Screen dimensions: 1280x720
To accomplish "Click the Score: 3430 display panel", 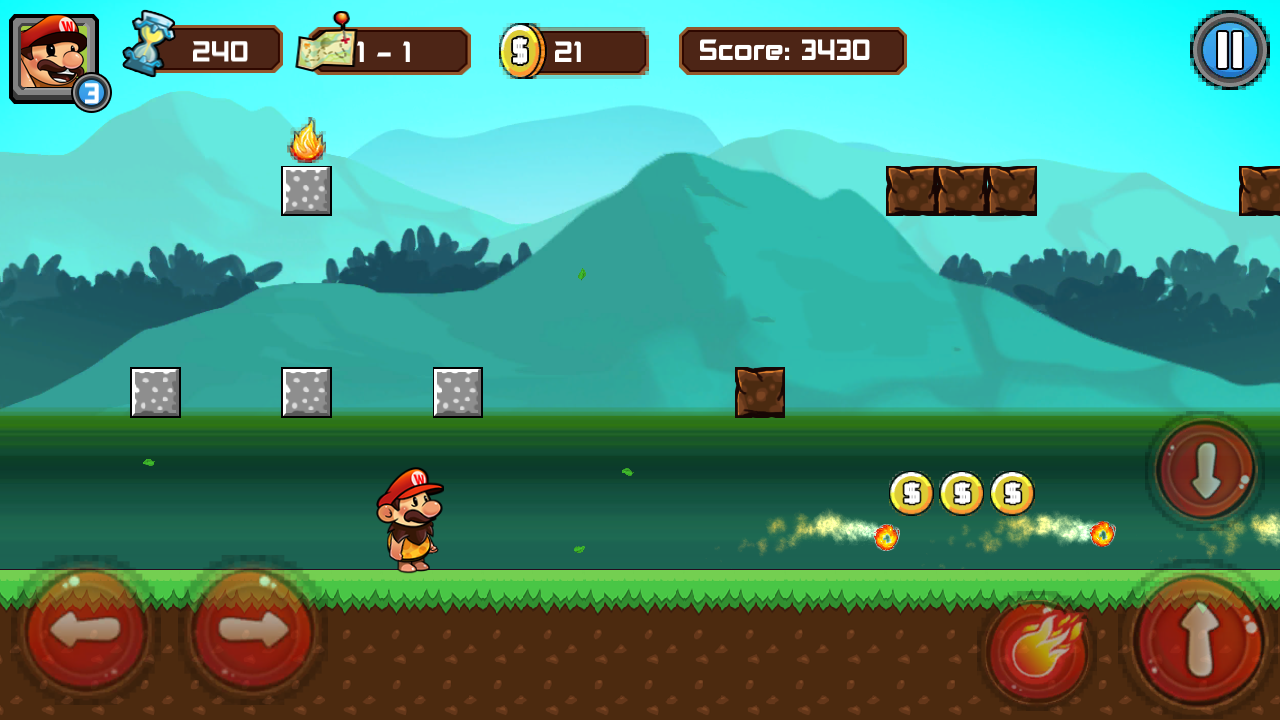I will (792, 50).
